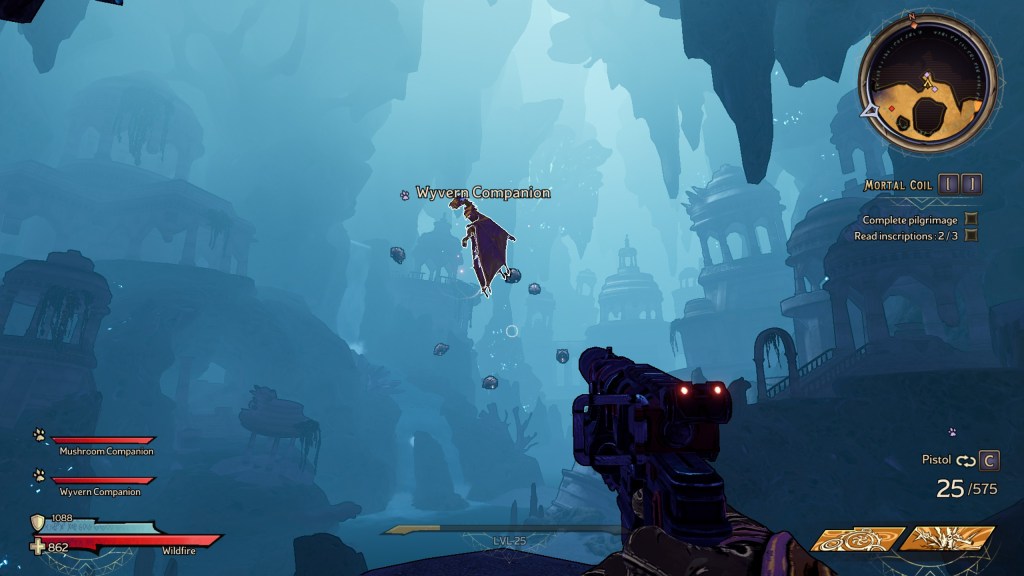Viewport: 1024px width, 576px height.
Task: Select the Wyvern Companion paw icon
Action: pos(38,476)
